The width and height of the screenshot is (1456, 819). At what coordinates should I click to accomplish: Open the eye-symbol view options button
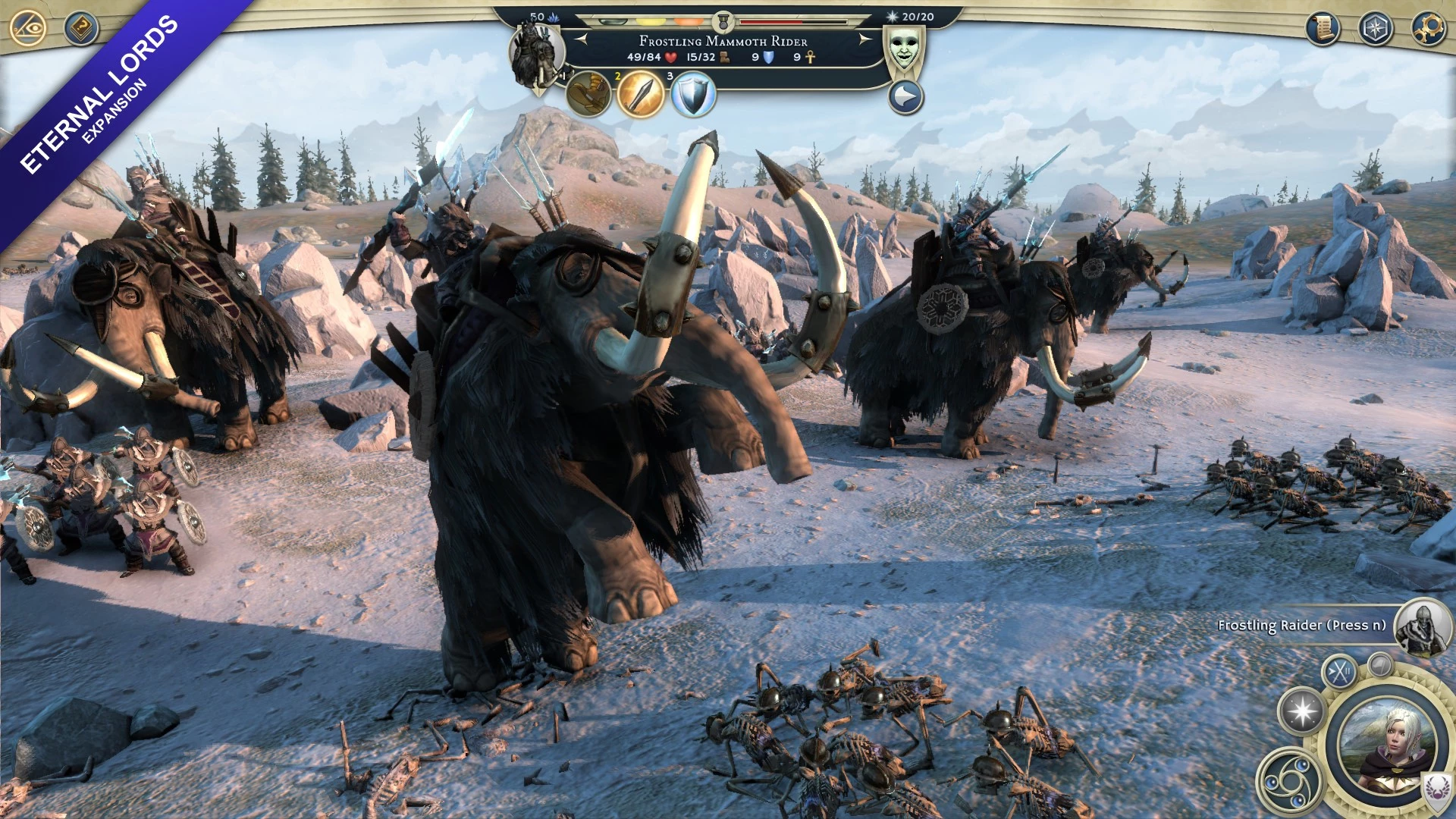click(x=29, y=29)
